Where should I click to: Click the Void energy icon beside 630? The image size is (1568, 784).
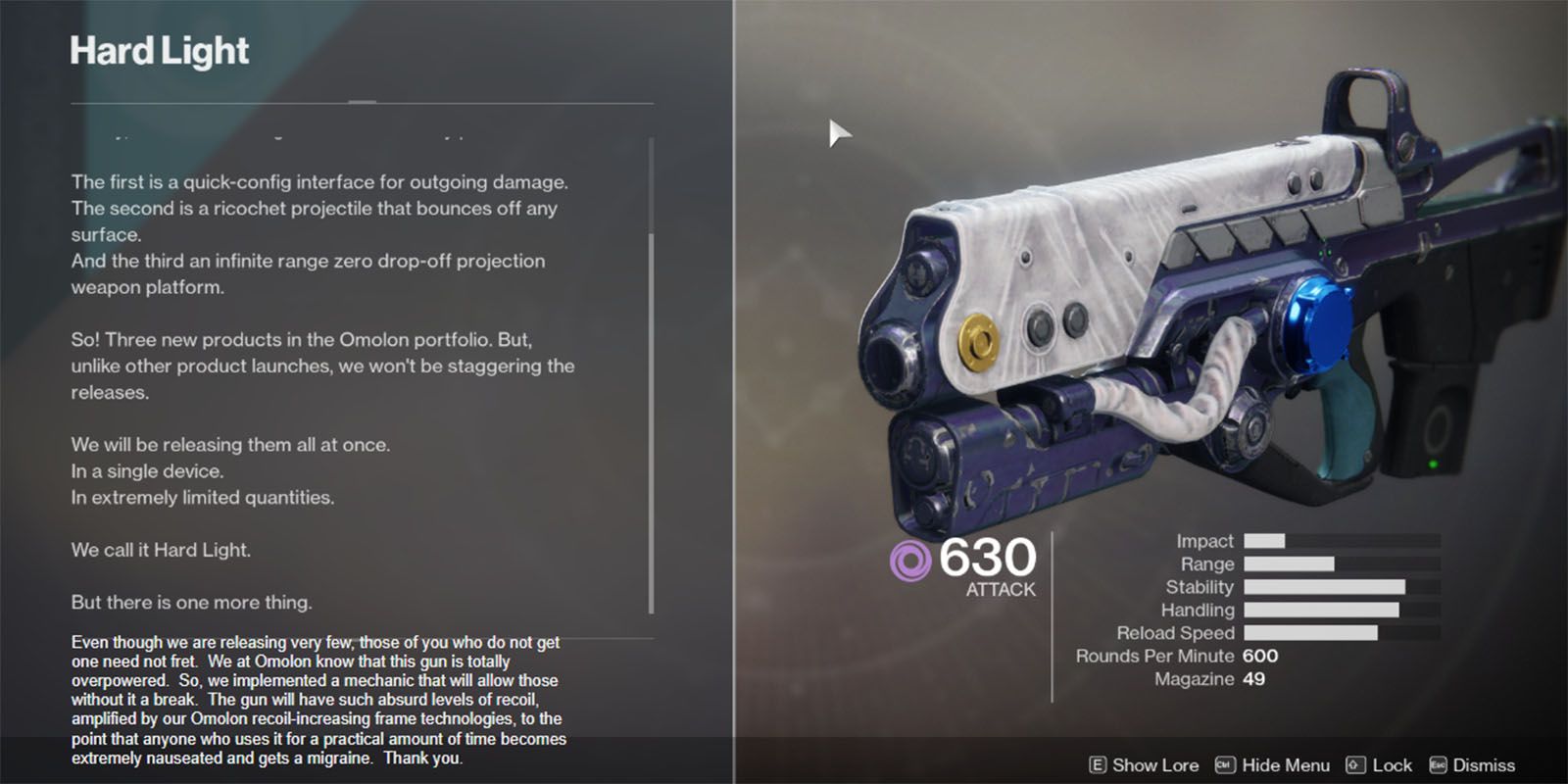point(909,561)
